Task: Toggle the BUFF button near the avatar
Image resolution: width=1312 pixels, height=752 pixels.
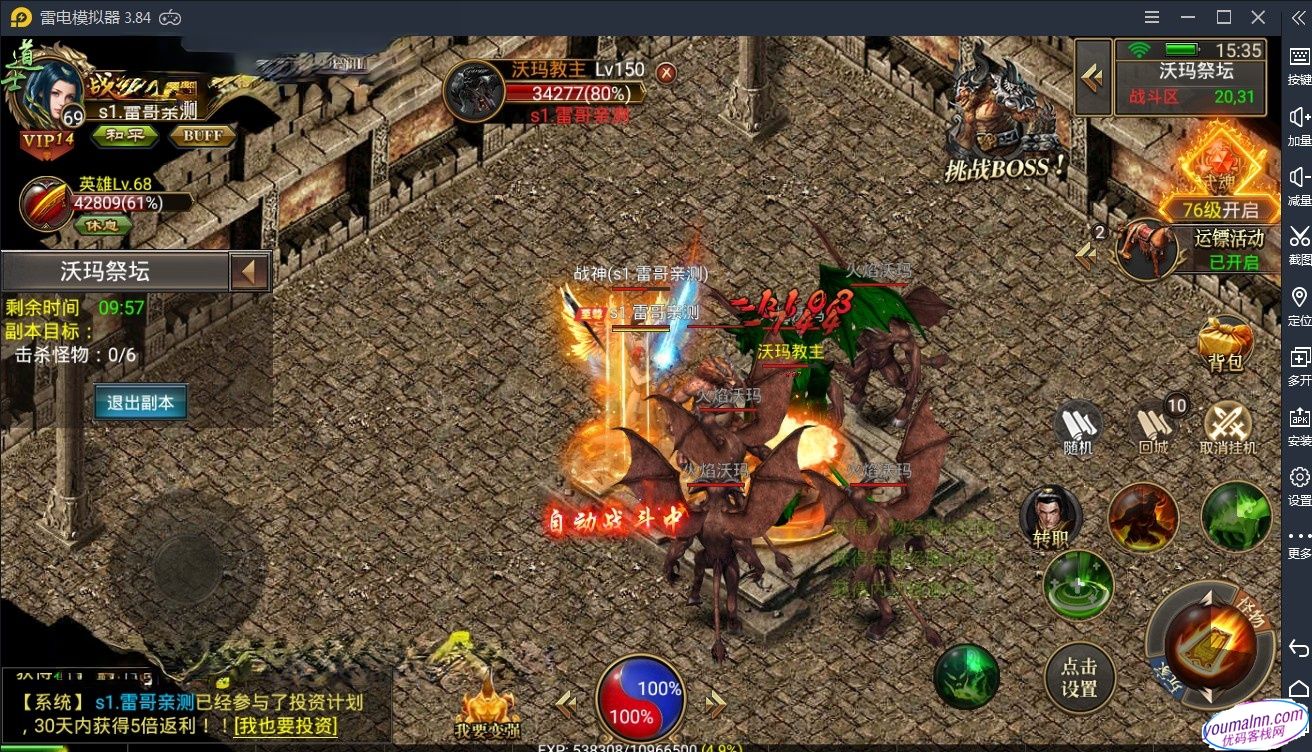Action: [202, 137]
